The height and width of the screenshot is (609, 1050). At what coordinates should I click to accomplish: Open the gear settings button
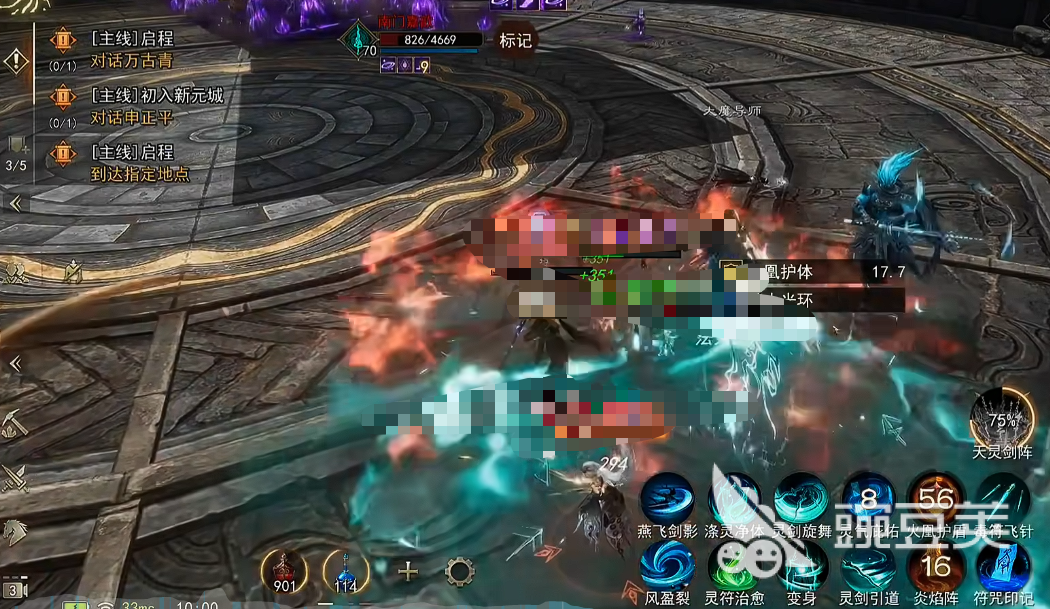click(459, 571)
